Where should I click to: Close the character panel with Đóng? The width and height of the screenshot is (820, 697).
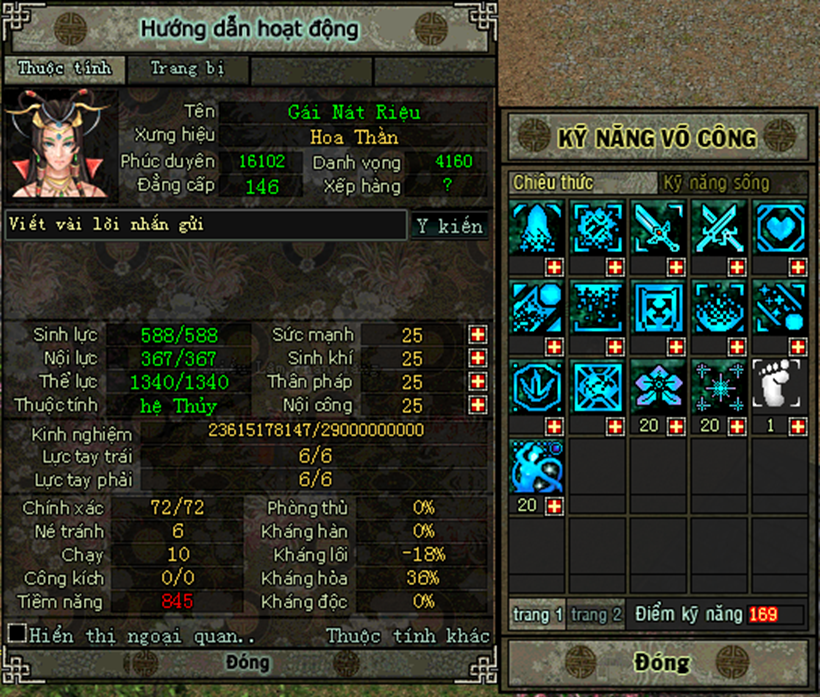click(x=248, y=663)
